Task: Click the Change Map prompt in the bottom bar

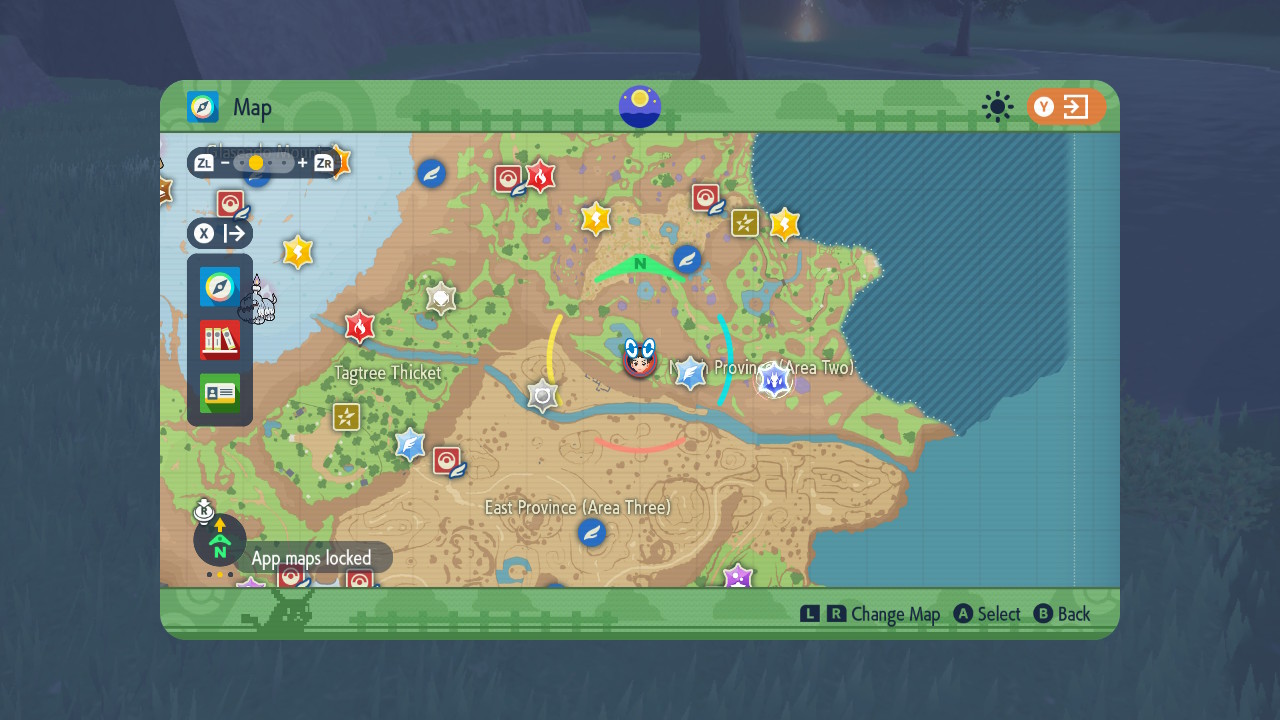Action: (895, 613)
